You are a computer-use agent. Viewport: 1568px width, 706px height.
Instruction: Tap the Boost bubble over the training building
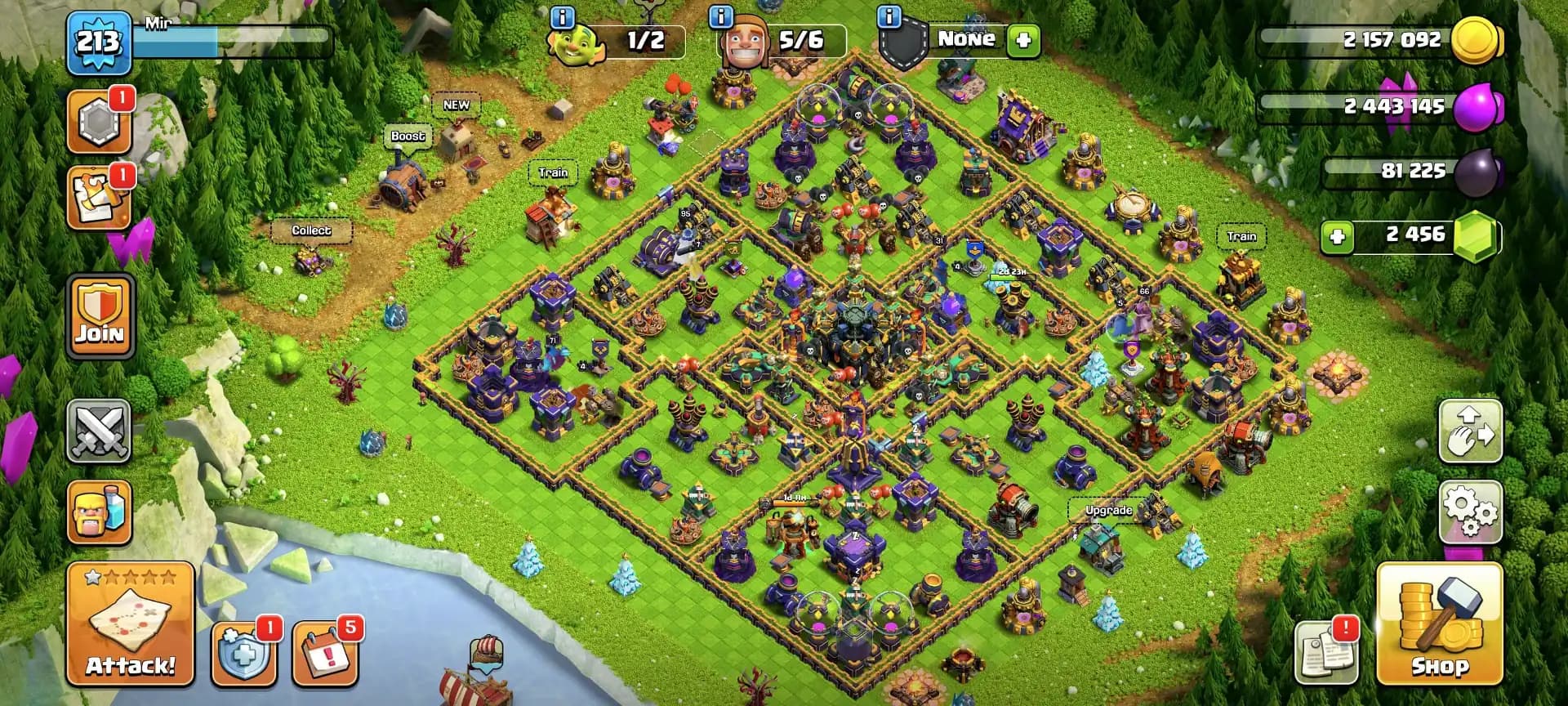(407, 137)
